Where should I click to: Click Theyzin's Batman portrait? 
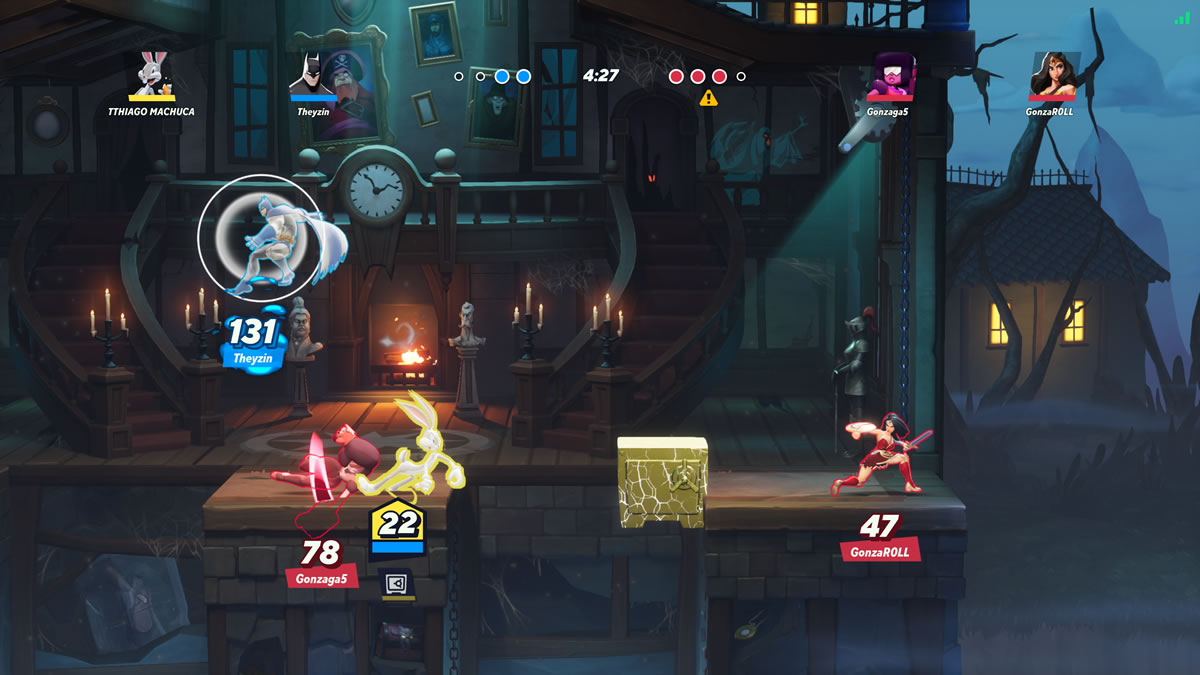pos(311,73)
